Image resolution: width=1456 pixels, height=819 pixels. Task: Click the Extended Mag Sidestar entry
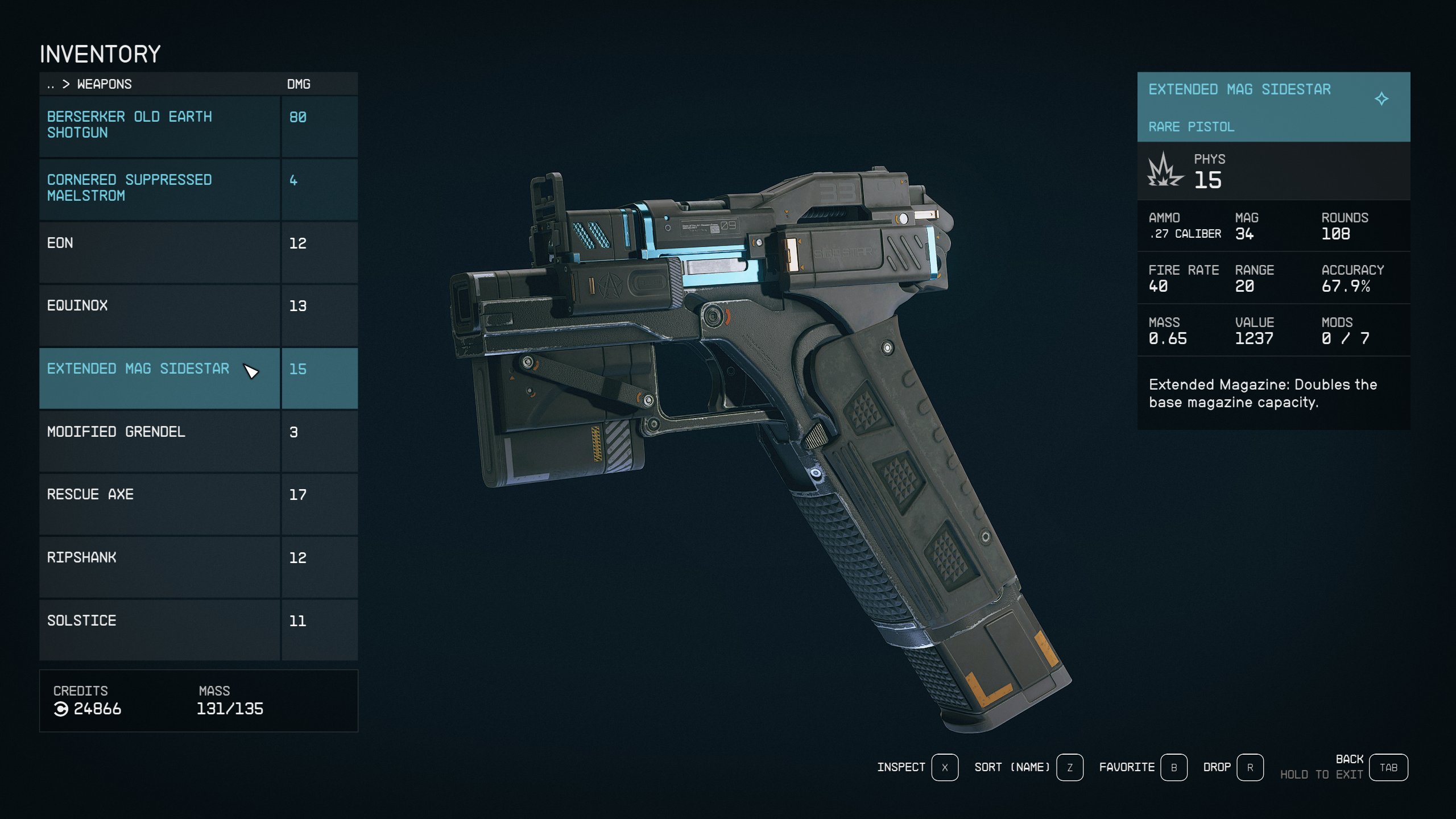pyautogui.click(x=159, y=377)
